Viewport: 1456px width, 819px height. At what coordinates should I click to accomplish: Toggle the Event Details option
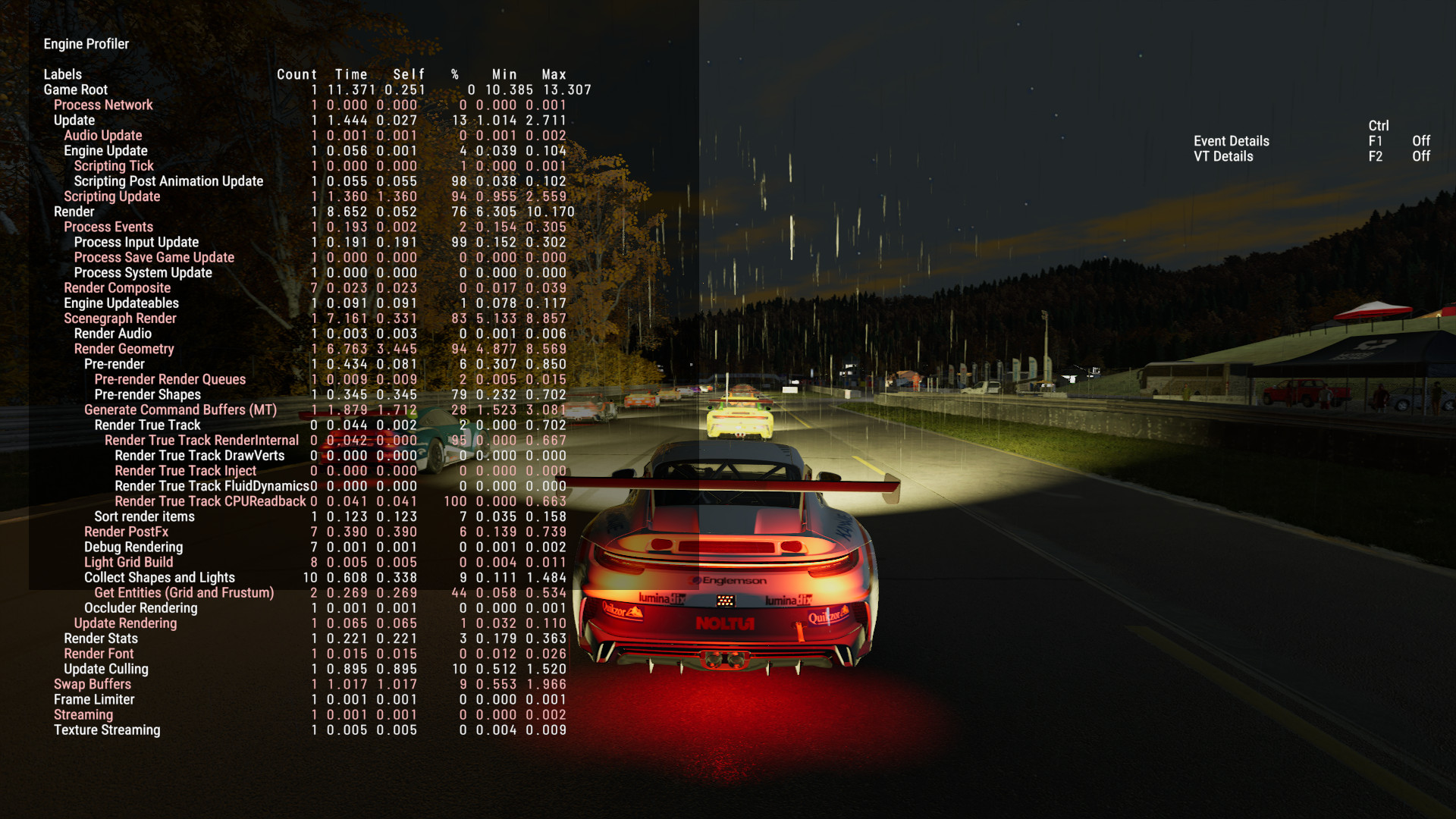pyautogui.click(x=1231, y=141)
